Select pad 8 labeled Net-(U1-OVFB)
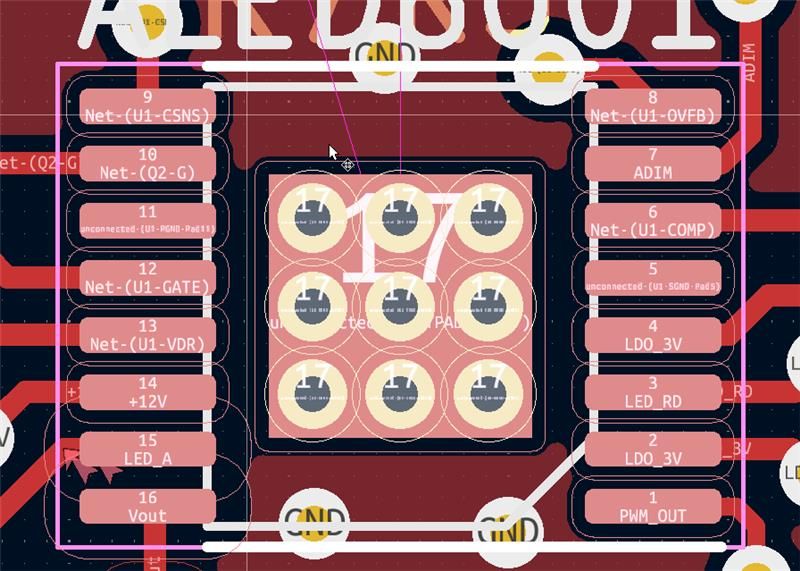Image resolution: width=800 pixels, height=571 pixels. click(653, 107)
